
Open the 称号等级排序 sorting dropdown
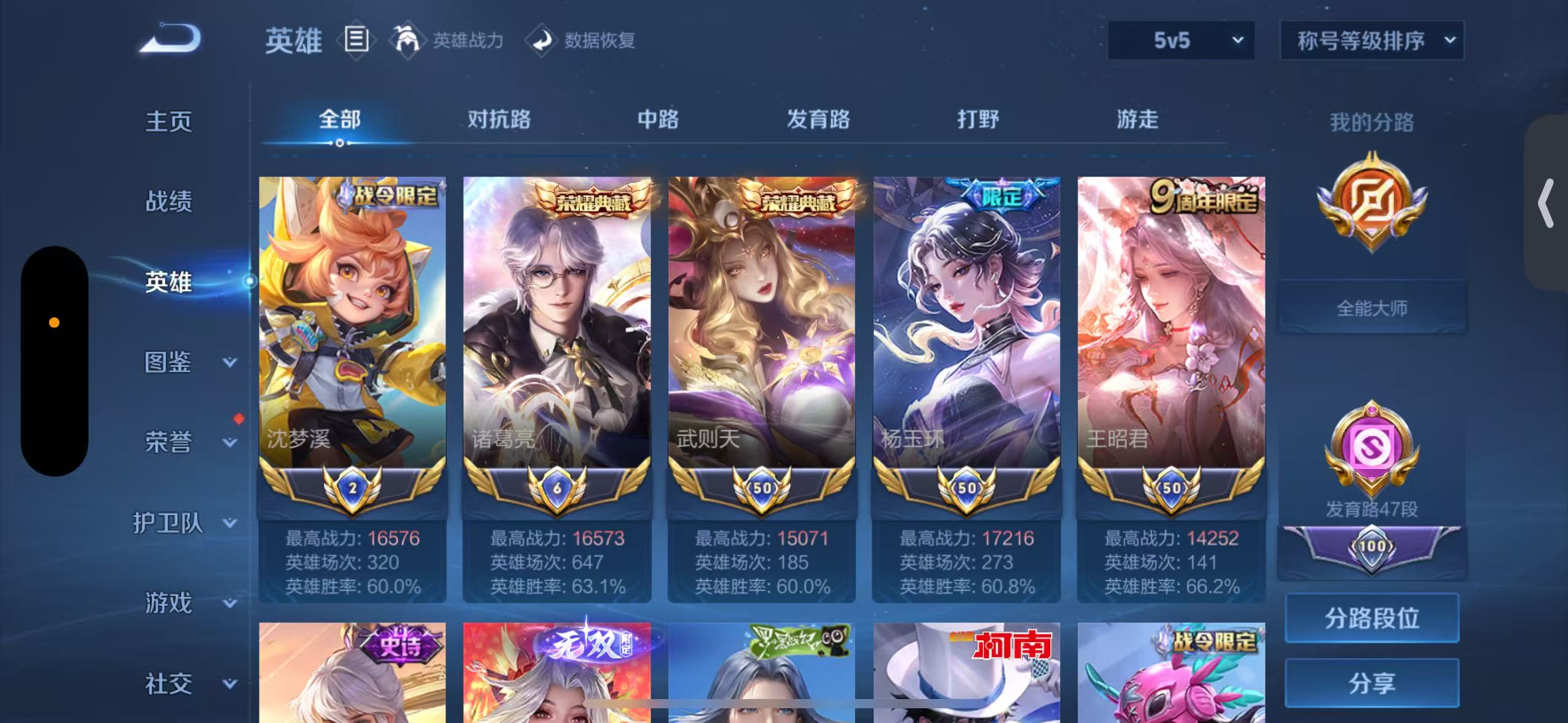pos(1373,40)
